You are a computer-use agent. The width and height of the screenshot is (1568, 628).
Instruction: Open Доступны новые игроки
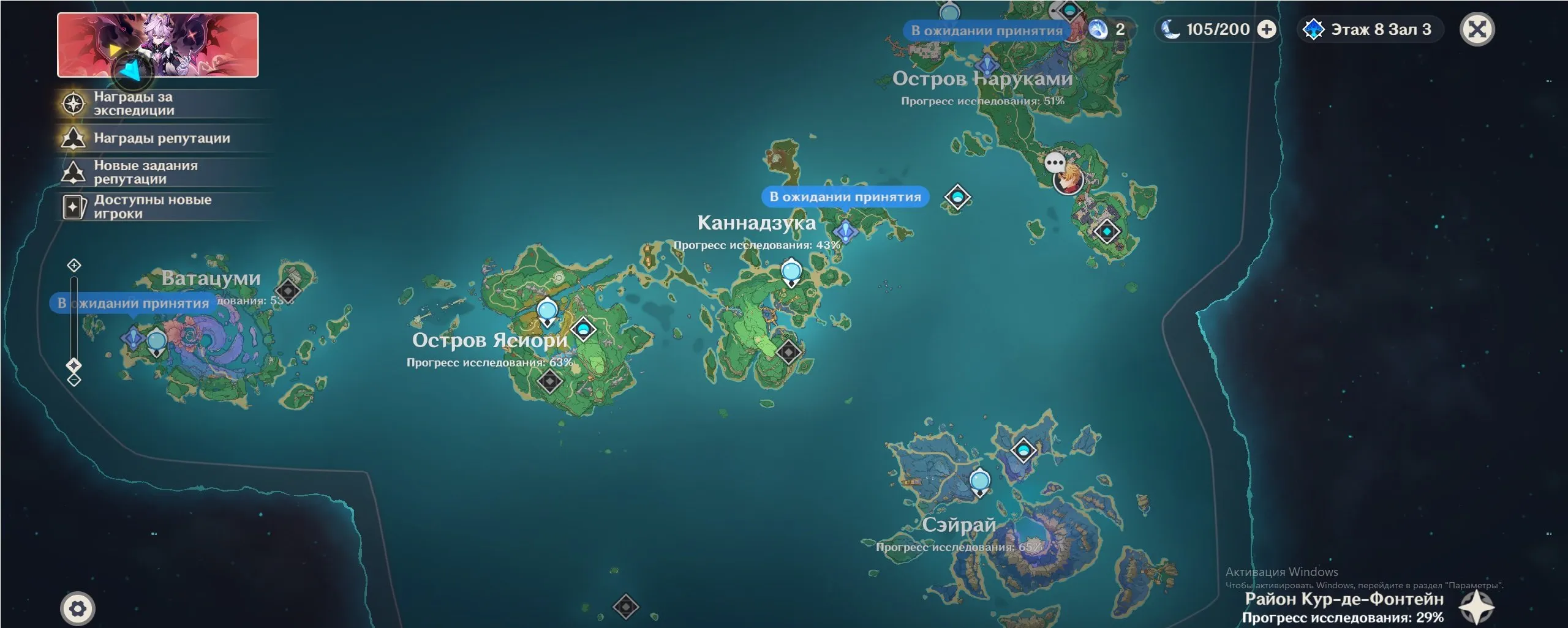(152, 207)
